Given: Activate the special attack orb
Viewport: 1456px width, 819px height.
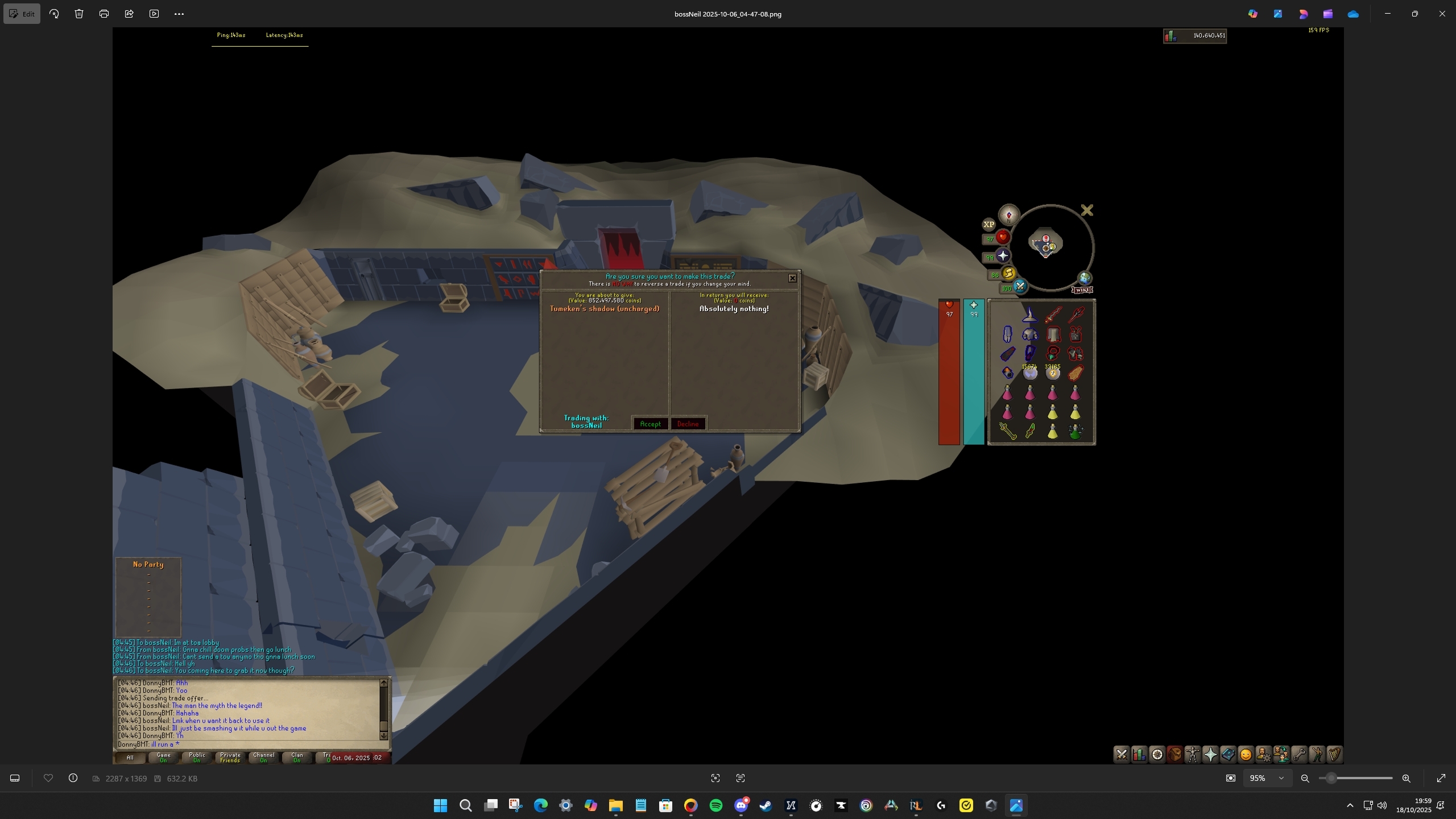Looking at the screenshot, I should click(1019, 286).
